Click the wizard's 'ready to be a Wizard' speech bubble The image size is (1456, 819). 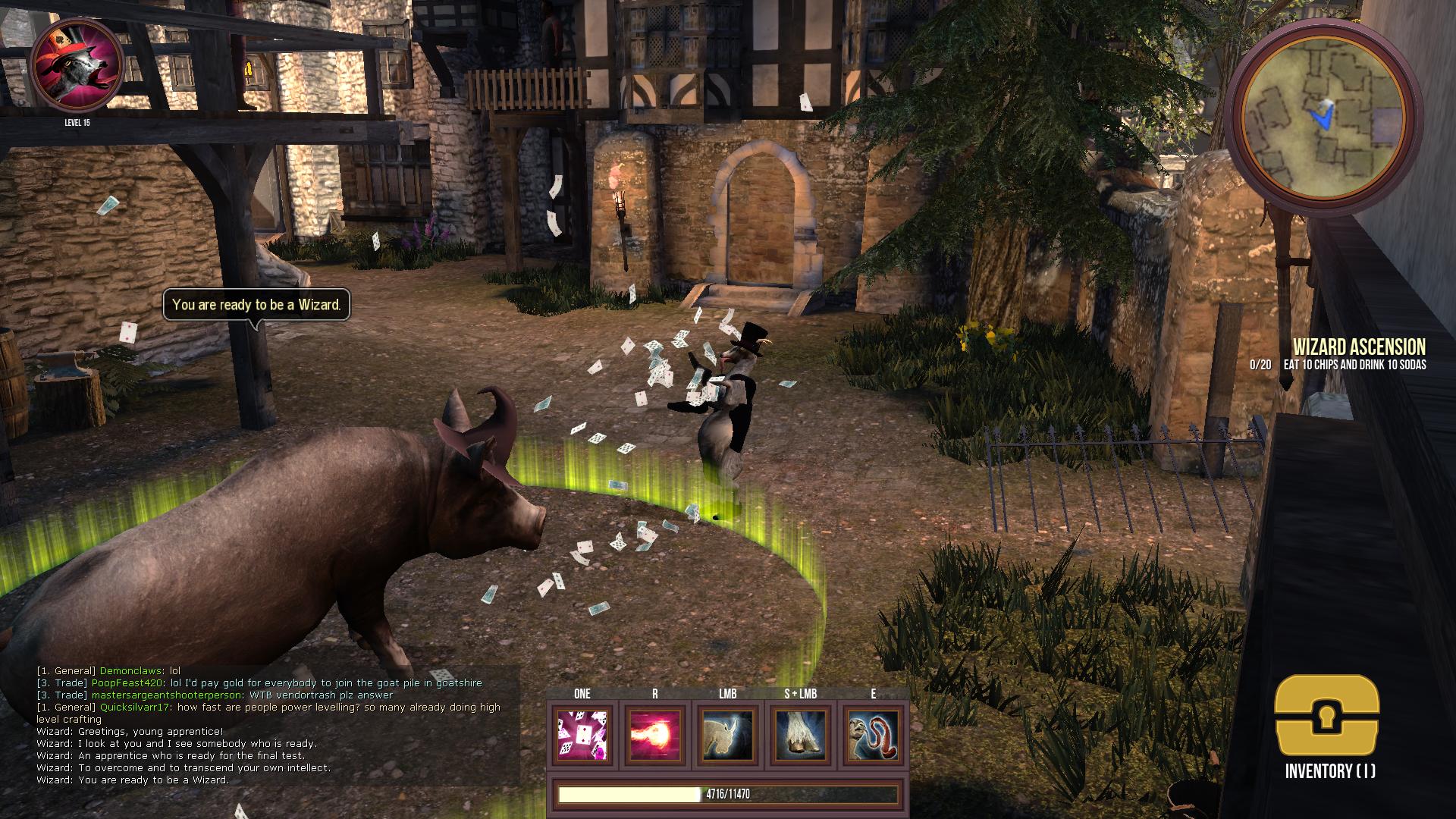coord(258,306)
